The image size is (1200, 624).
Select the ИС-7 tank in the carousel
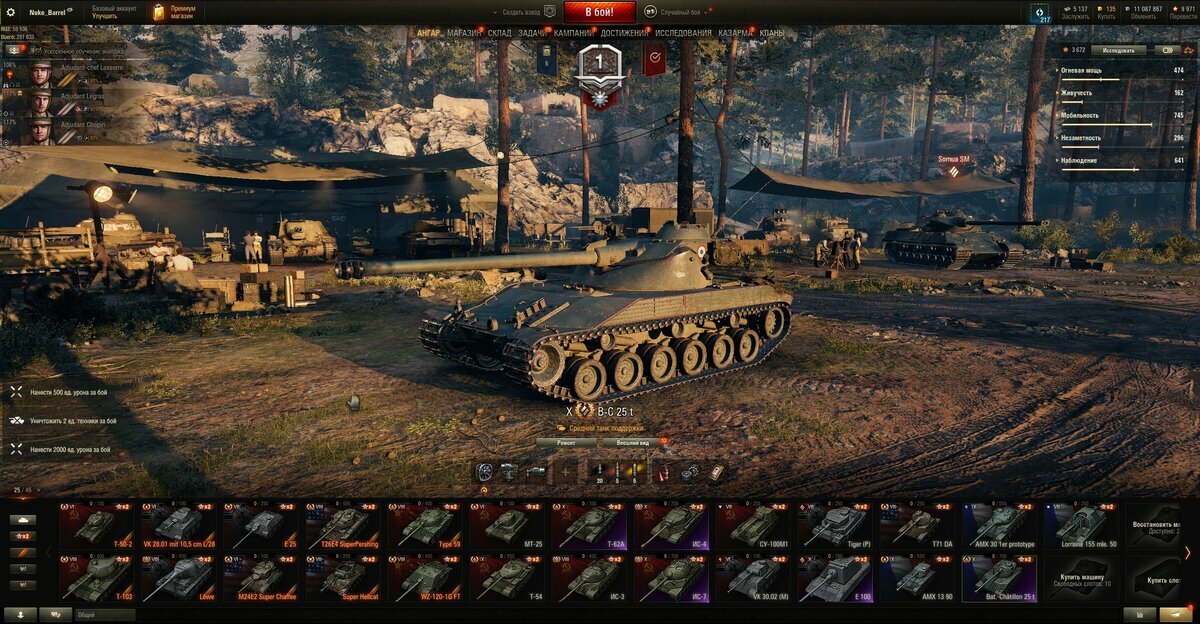pyautogui.click(x=670, y=578)
